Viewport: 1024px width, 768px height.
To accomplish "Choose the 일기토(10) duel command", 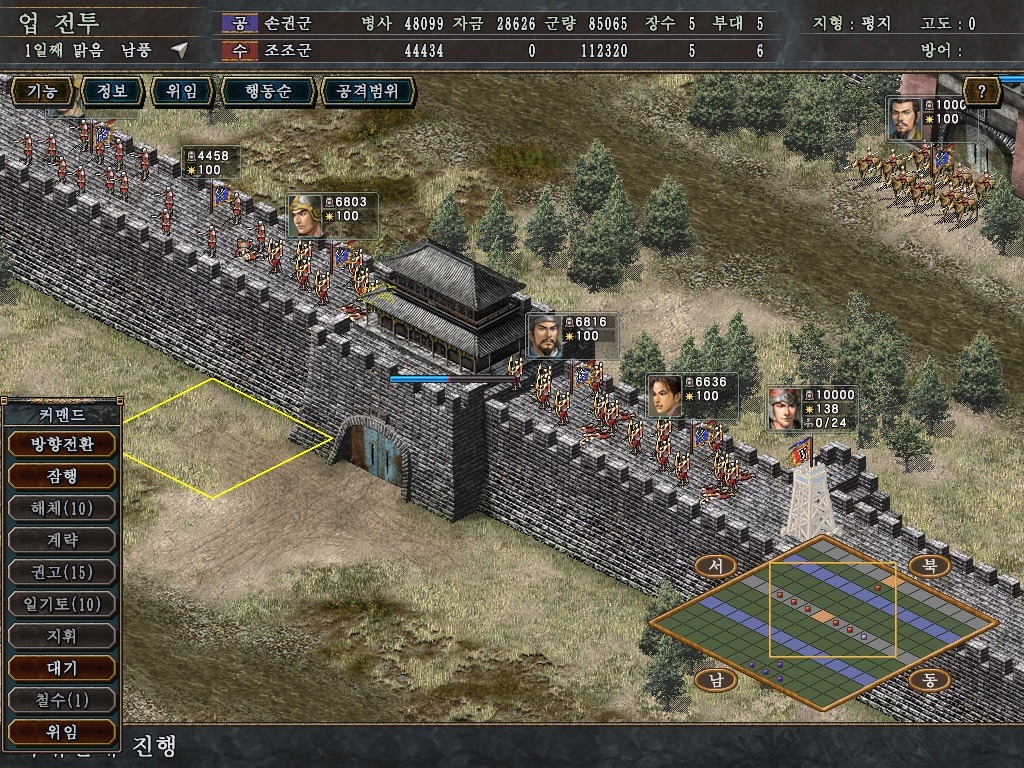I will pos(61,603).
